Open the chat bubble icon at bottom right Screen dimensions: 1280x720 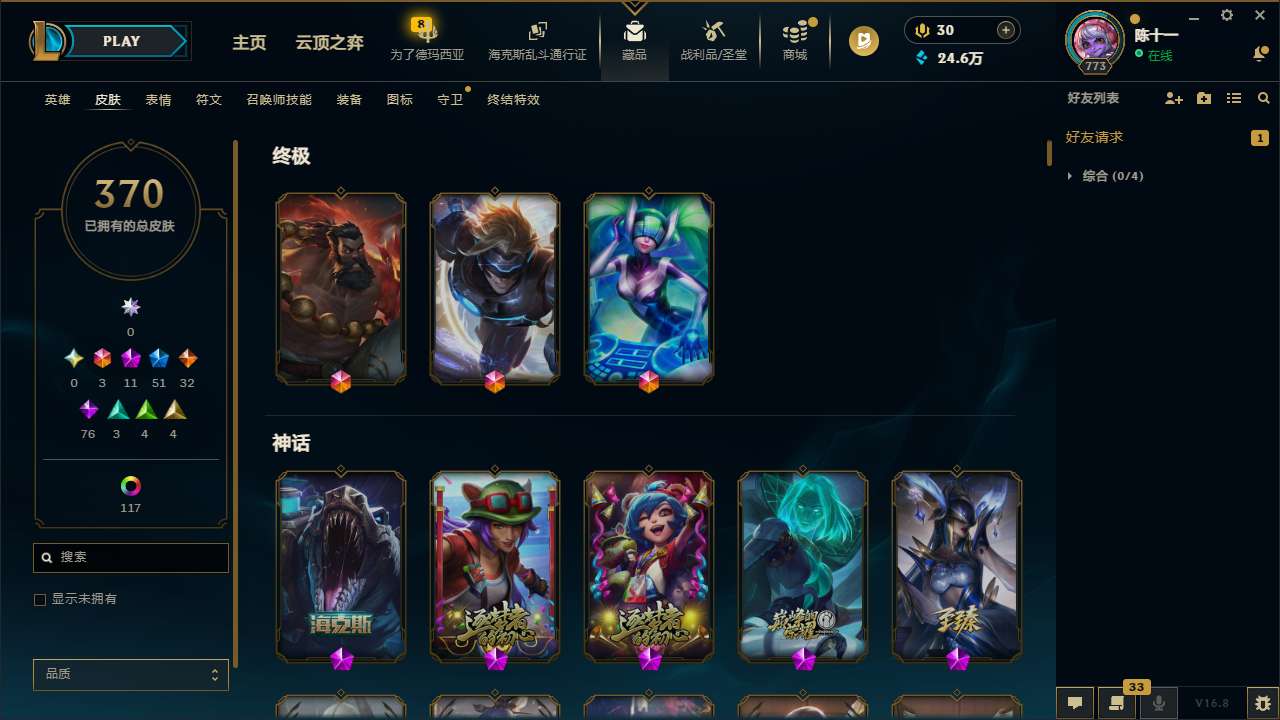tap(1074, 703)
